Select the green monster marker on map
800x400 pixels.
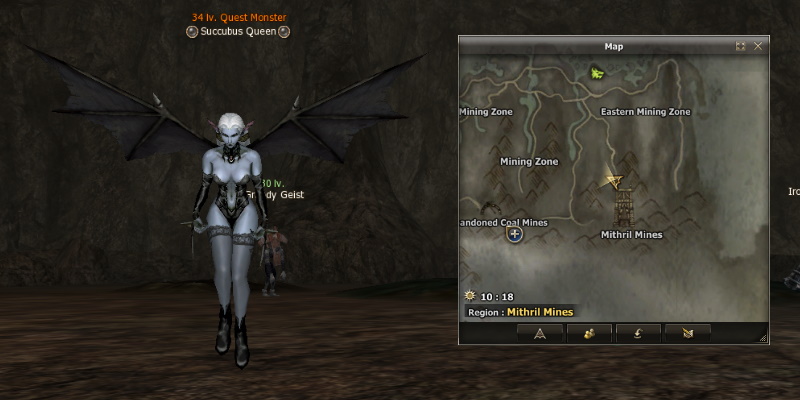point(597,72)
